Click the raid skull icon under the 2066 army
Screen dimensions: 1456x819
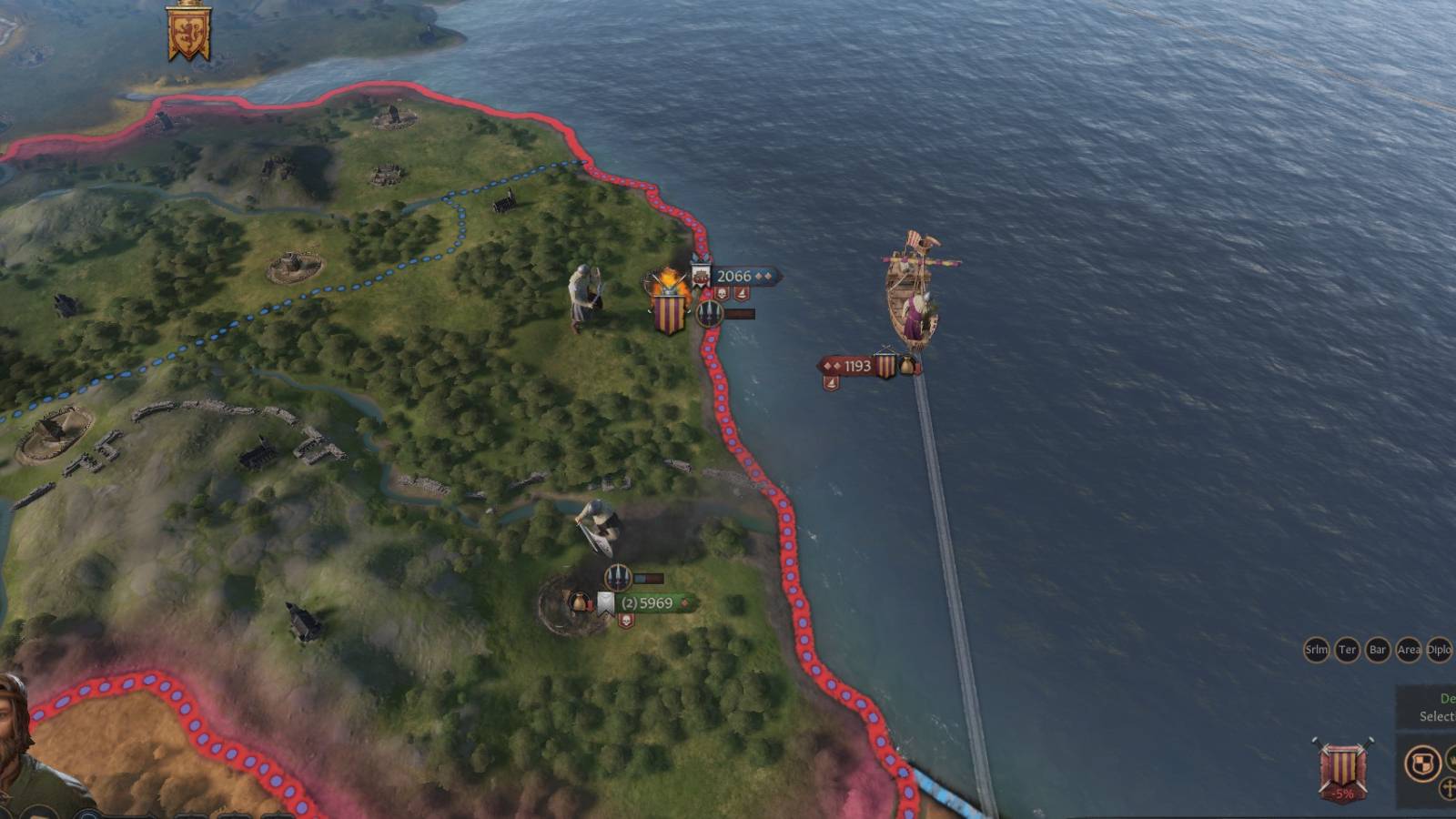coord(721,293)
